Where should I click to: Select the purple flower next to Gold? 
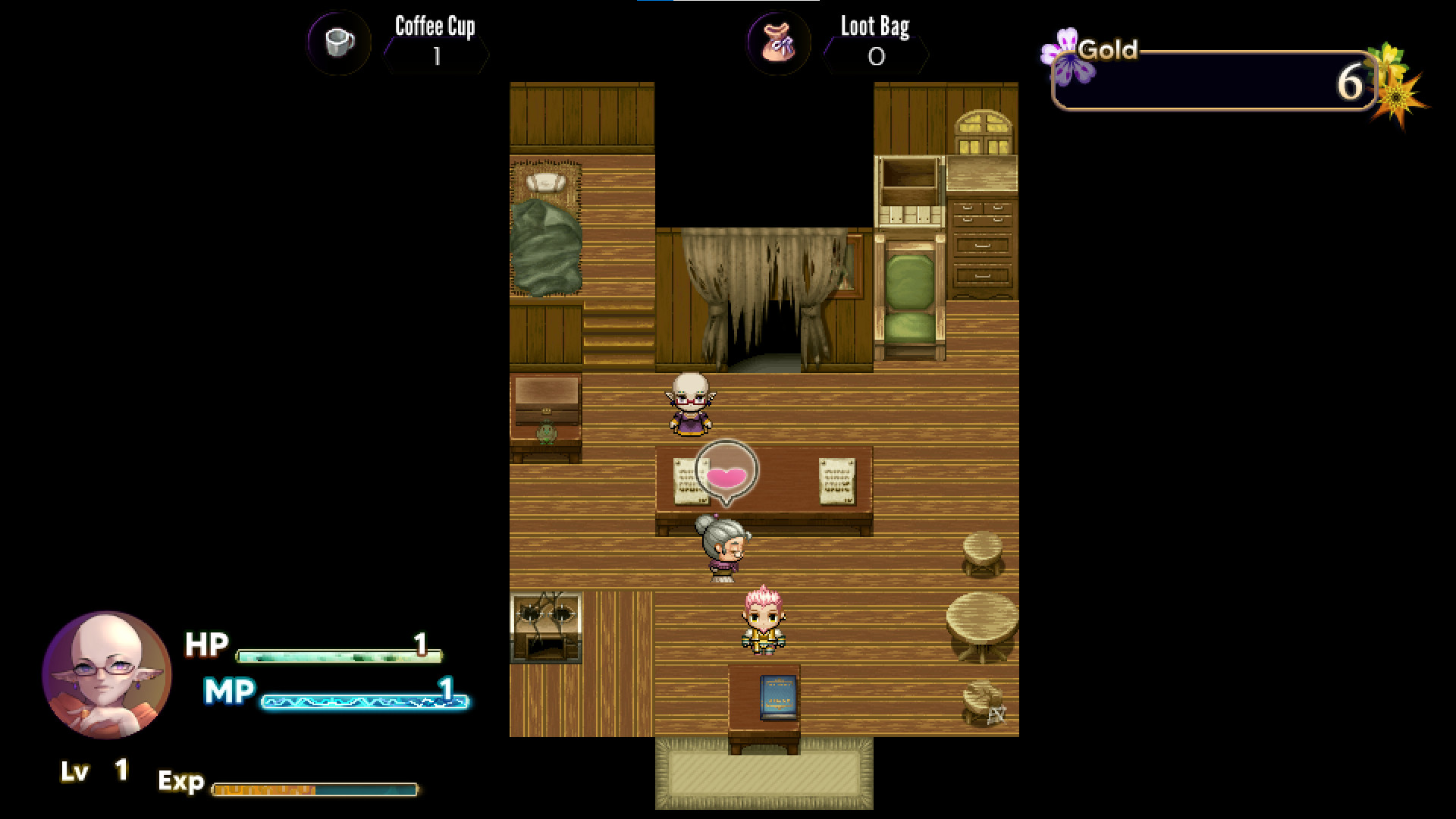point(1064,52)
